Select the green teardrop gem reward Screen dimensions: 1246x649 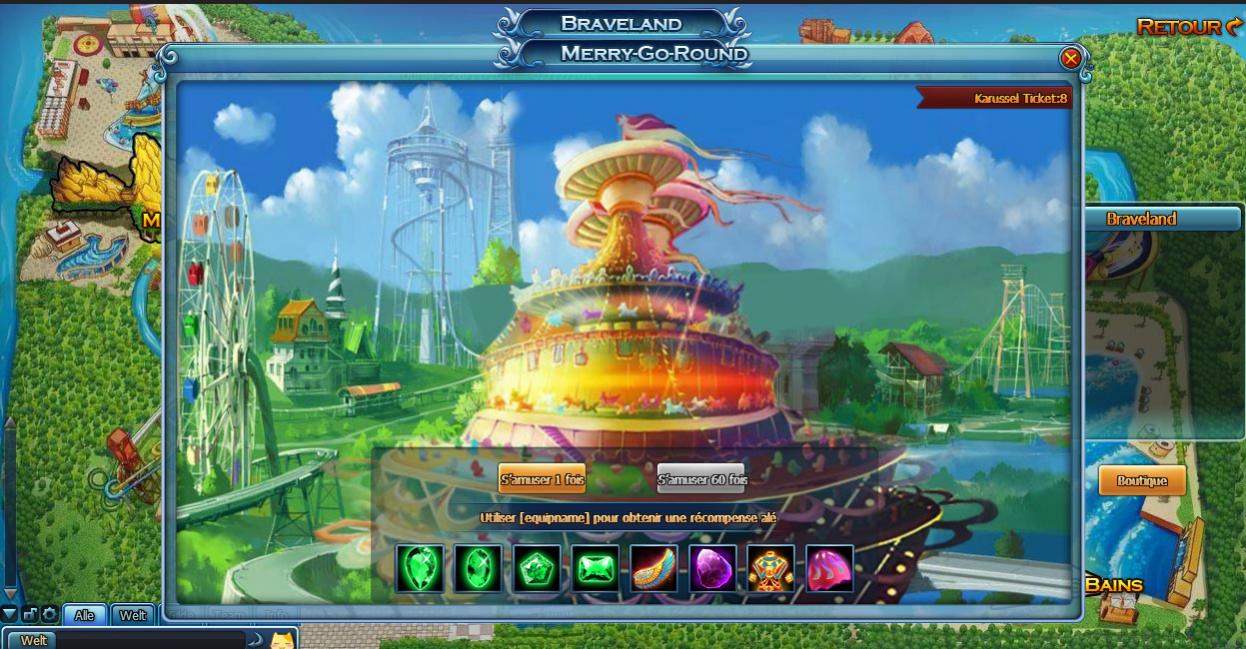coord(419,568)
